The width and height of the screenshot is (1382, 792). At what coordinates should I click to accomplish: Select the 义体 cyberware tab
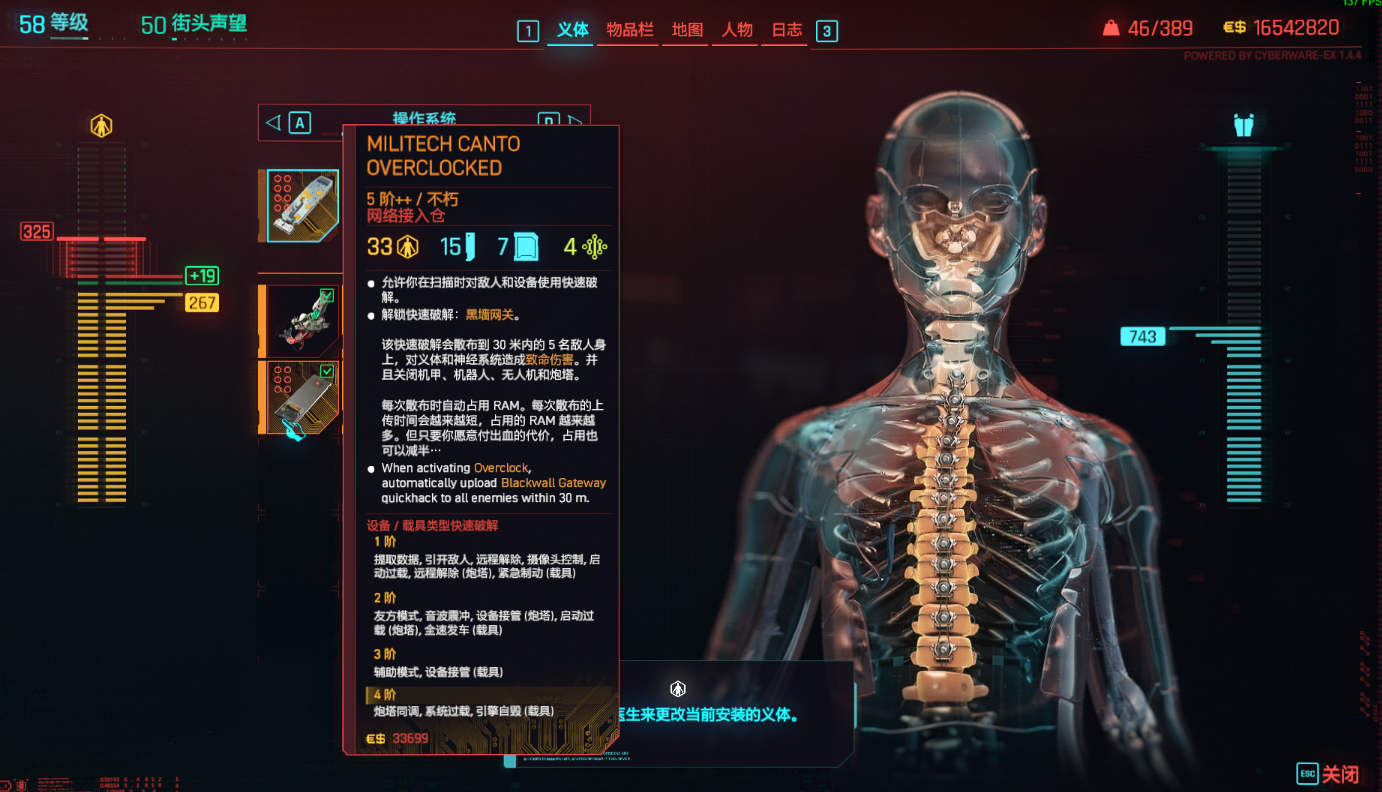[573, 30]
